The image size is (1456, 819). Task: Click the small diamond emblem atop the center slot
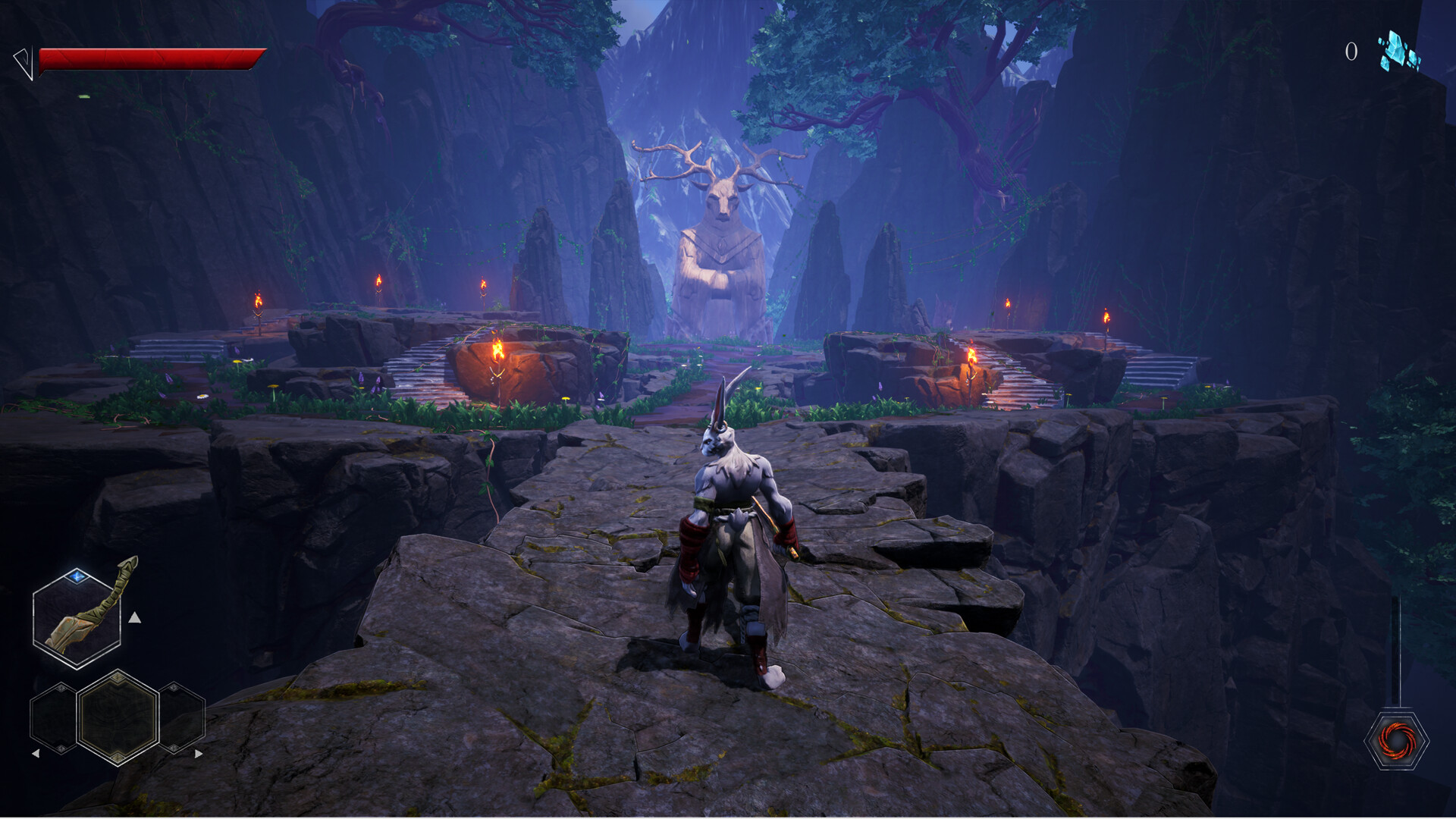pyautogui.click(x=118, y=676)
